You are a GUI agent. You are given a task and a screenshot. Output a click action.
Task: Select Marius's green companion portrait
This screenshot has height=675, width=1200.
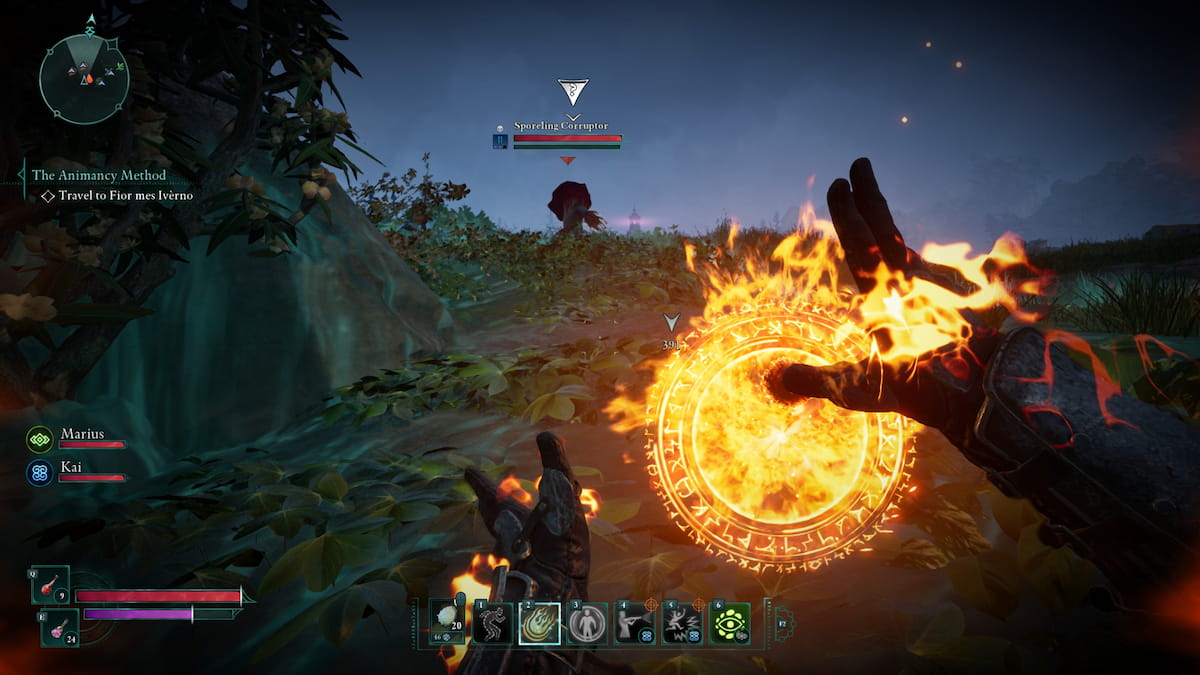coord(40,438)
